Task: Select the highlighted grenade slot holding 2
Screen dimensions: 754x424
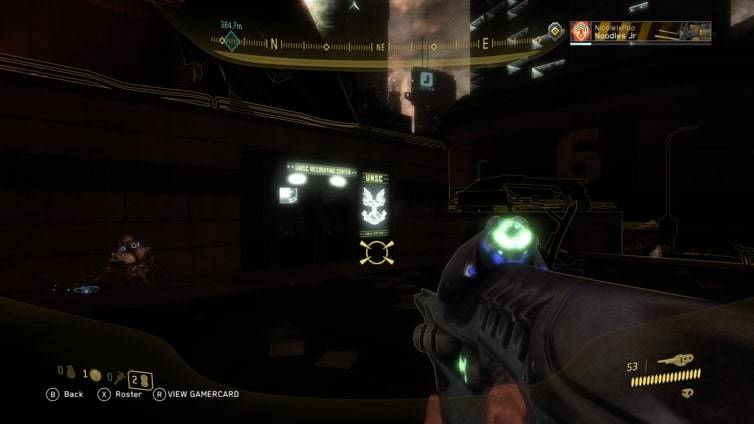Action: [x=139, y=378]
